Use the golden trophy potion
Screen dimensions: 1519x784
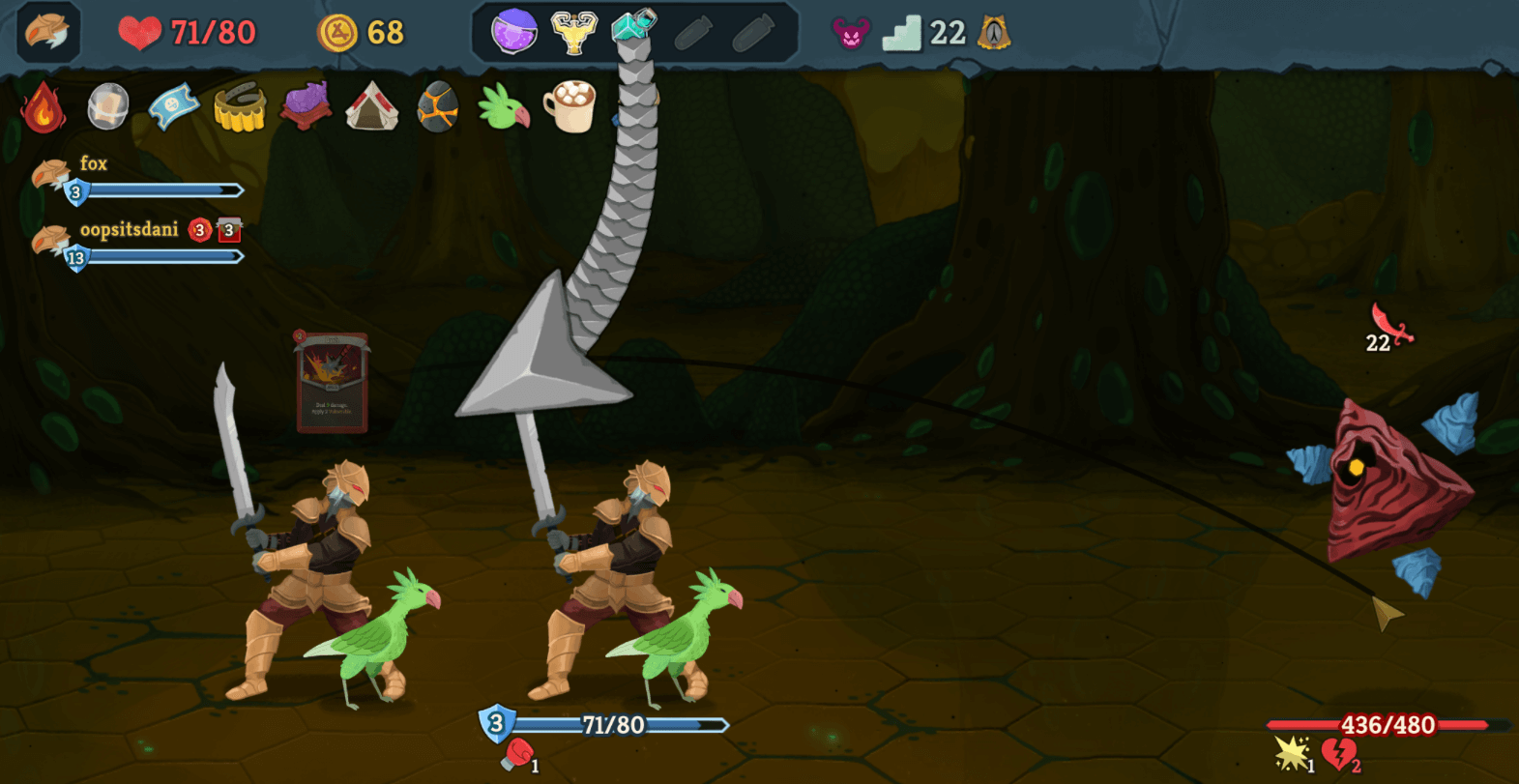573,33
